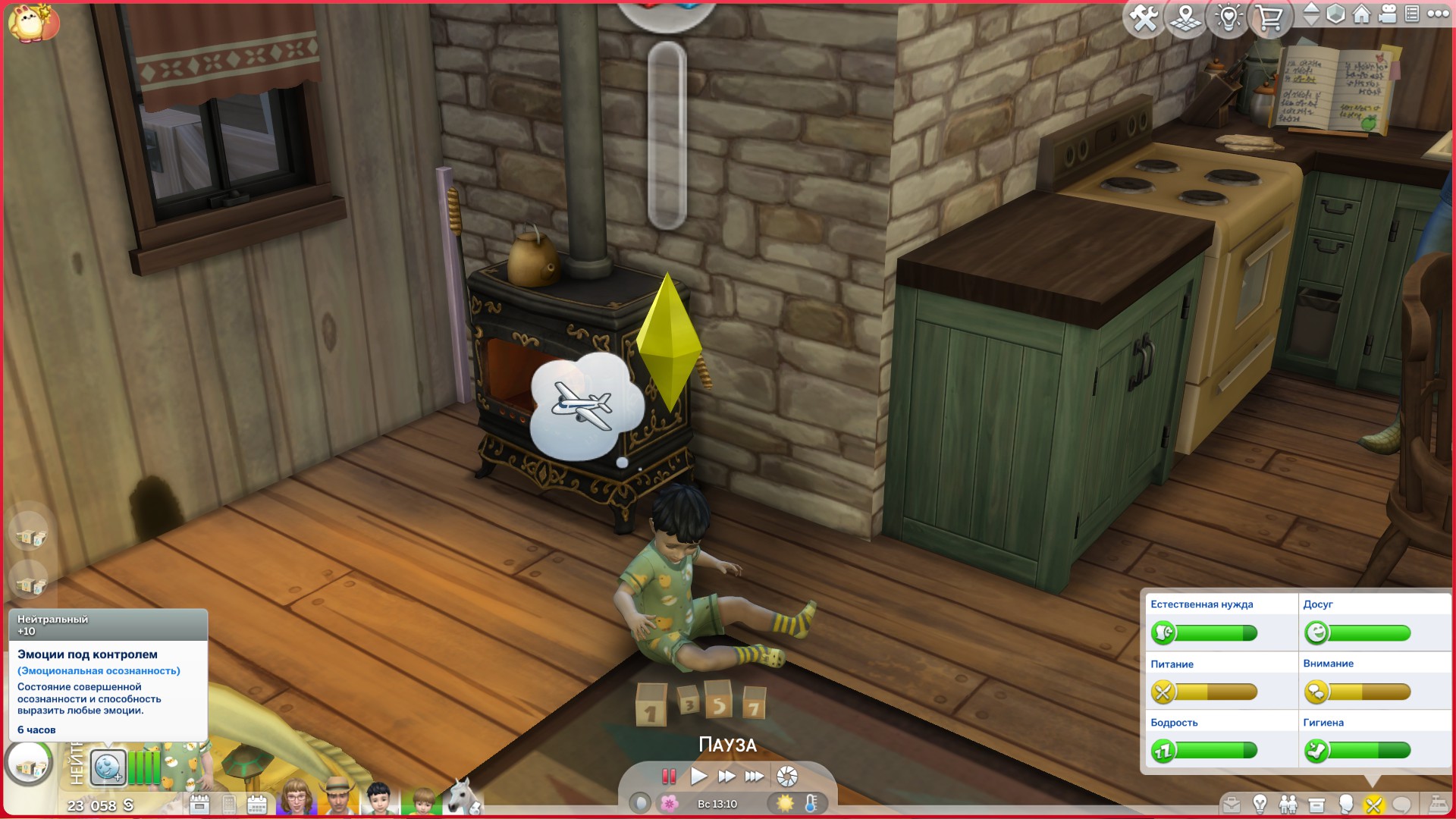Open camera controls via video camera icon

(x=1388, y=14)
